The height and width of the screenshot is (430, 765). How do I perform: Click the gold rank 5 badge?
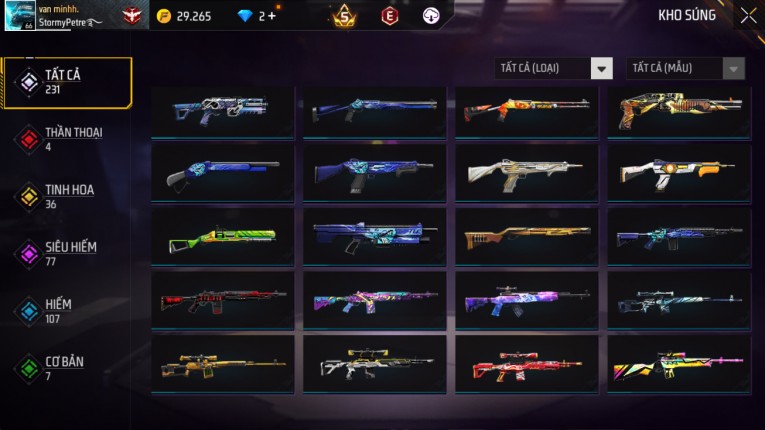(344, 15)
